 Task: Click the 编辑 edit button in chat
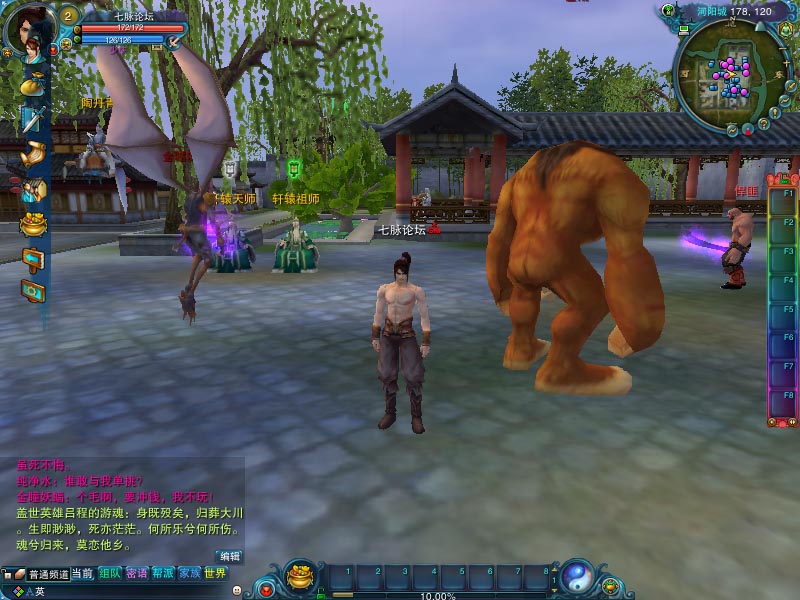click(230, 555)
